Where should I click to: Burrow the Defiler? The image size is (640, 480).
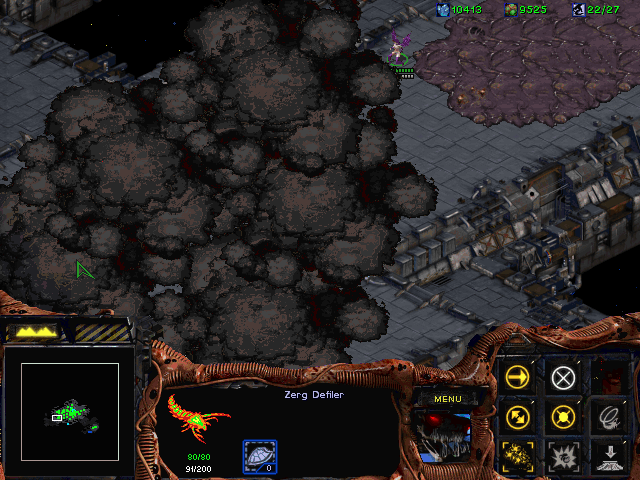click(x=609, y=456)
